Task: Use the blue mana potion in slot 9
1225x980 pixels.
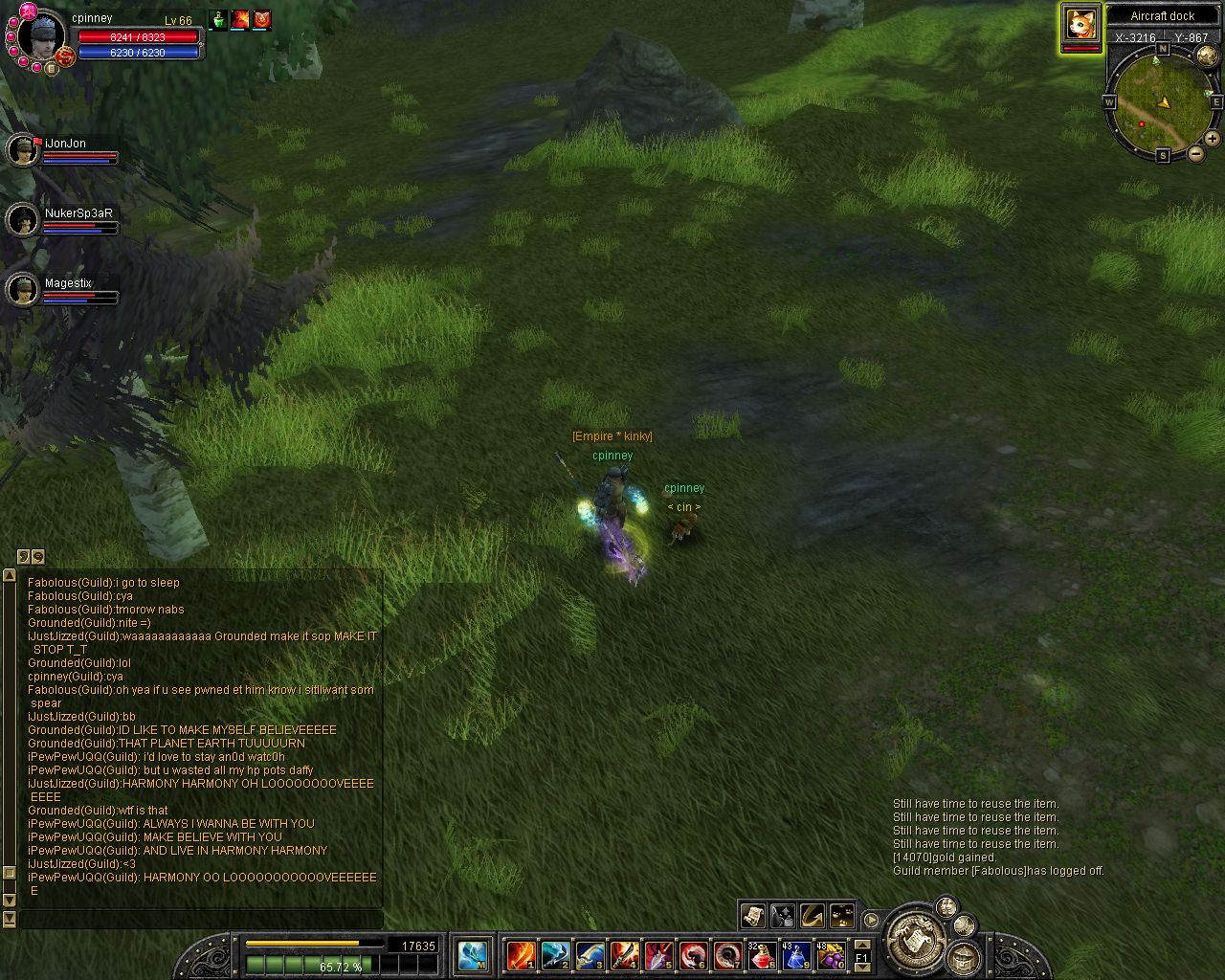Action: click(x=796, y=954)
